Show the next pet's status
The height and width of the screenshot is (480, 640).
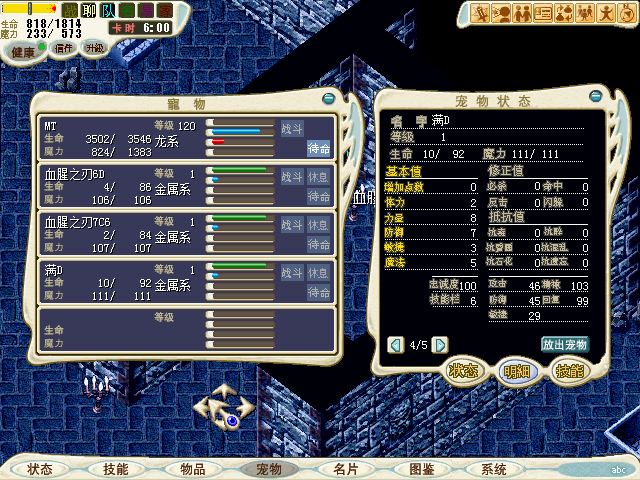440,345
